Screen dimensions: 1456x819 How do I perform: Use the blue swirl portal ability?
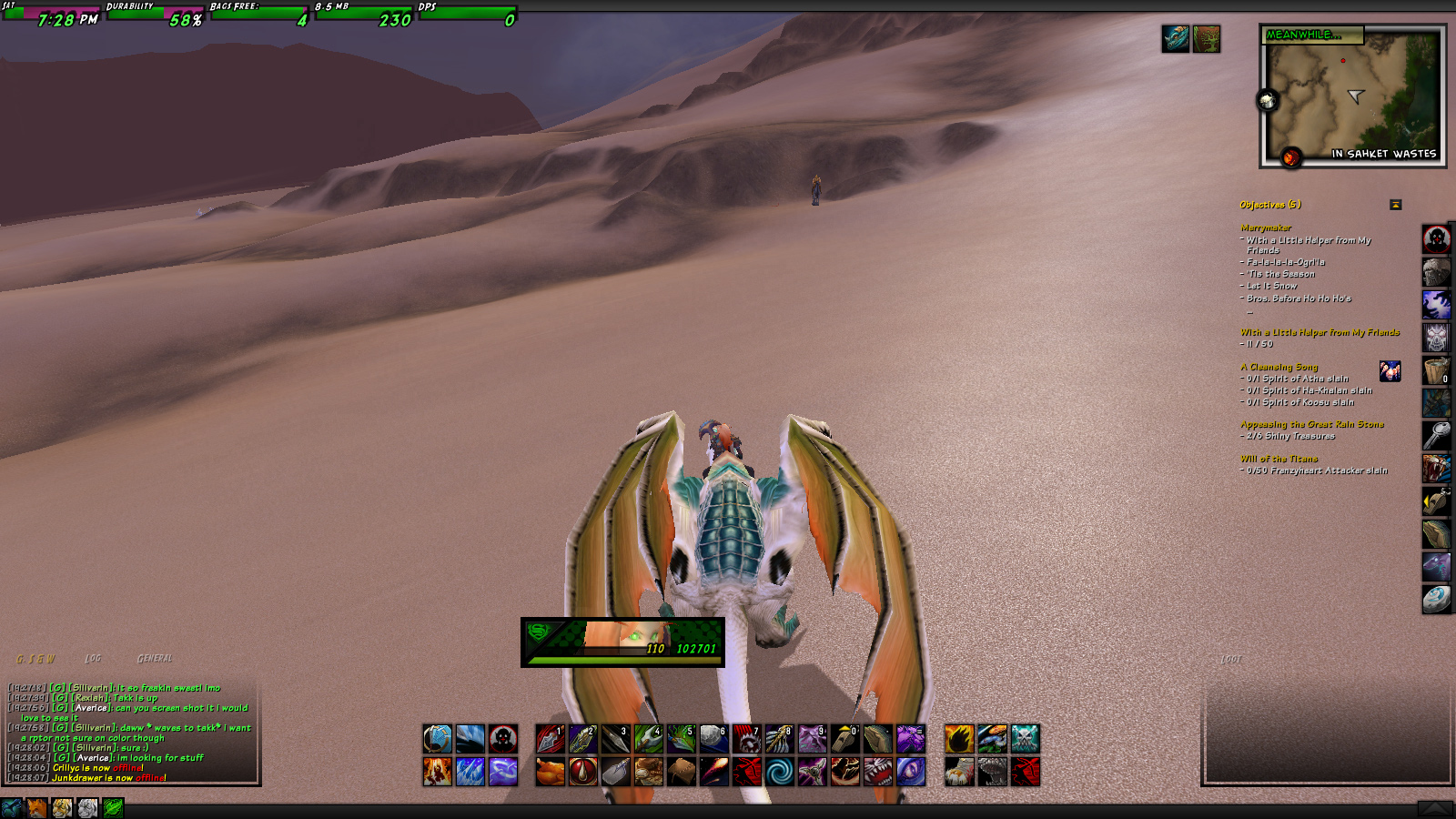pyautogui.click(x=779, y=772)
